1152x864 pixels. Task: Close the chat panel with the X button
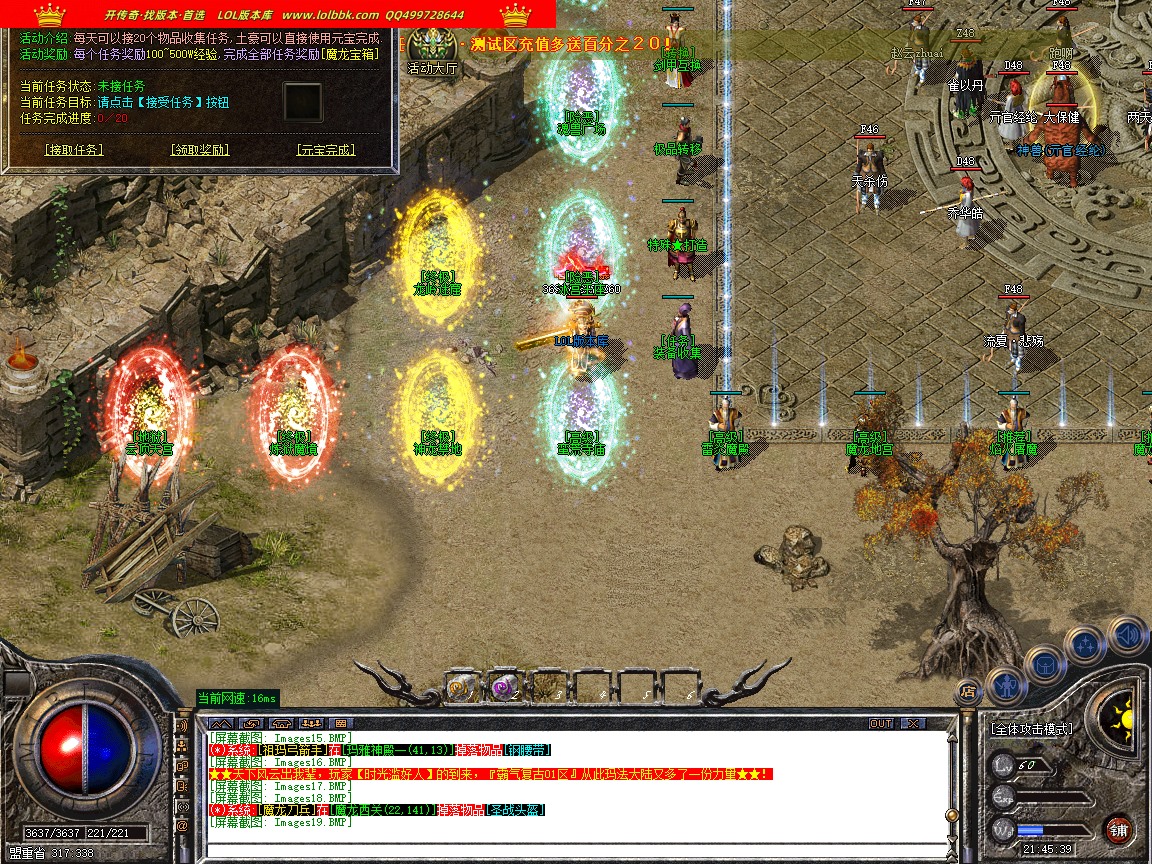click(912, 723)
